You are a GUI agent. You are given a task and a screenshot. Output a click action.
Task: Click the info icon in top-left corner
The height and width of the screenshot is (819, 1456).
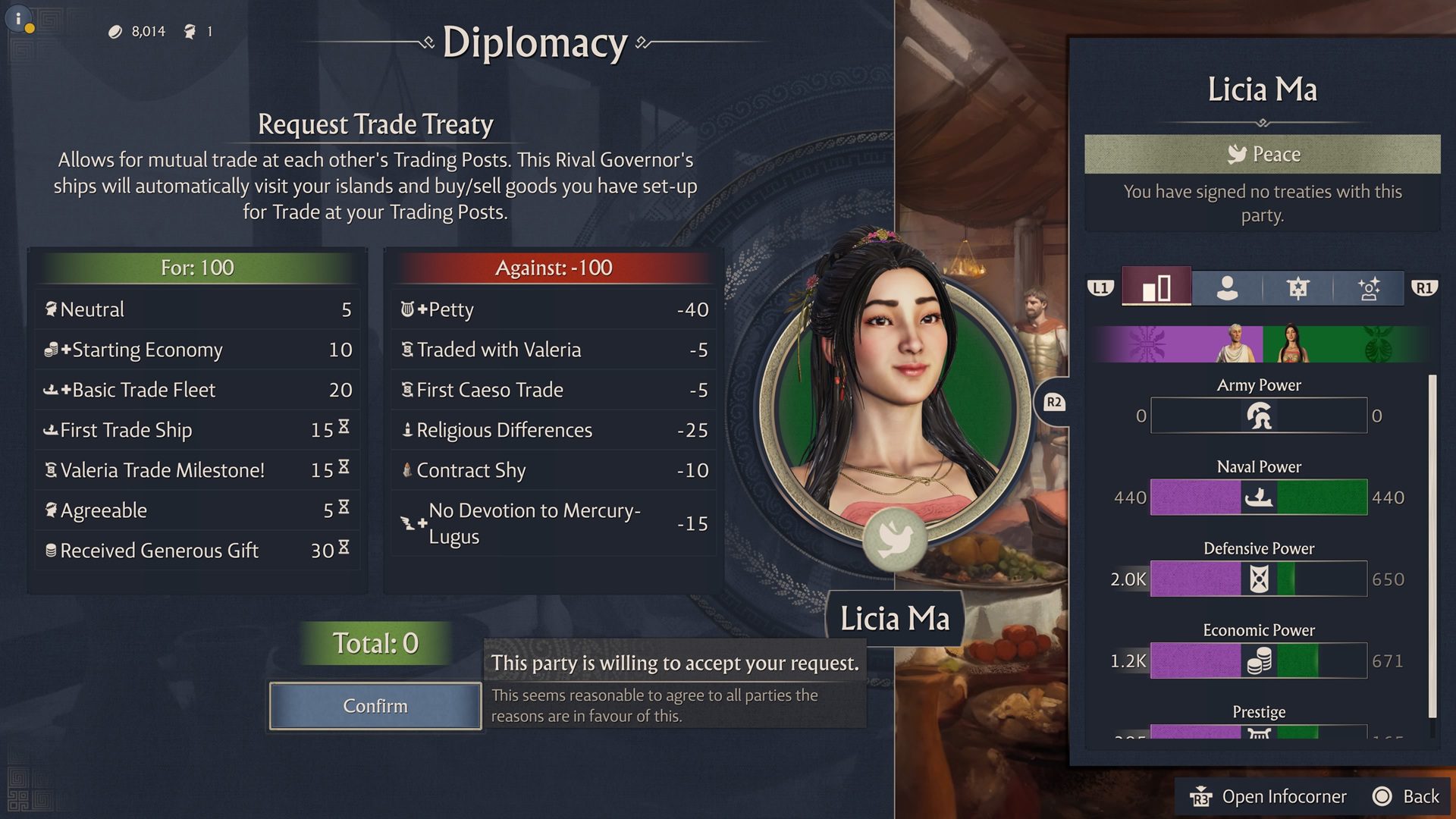tap(19, 18)
